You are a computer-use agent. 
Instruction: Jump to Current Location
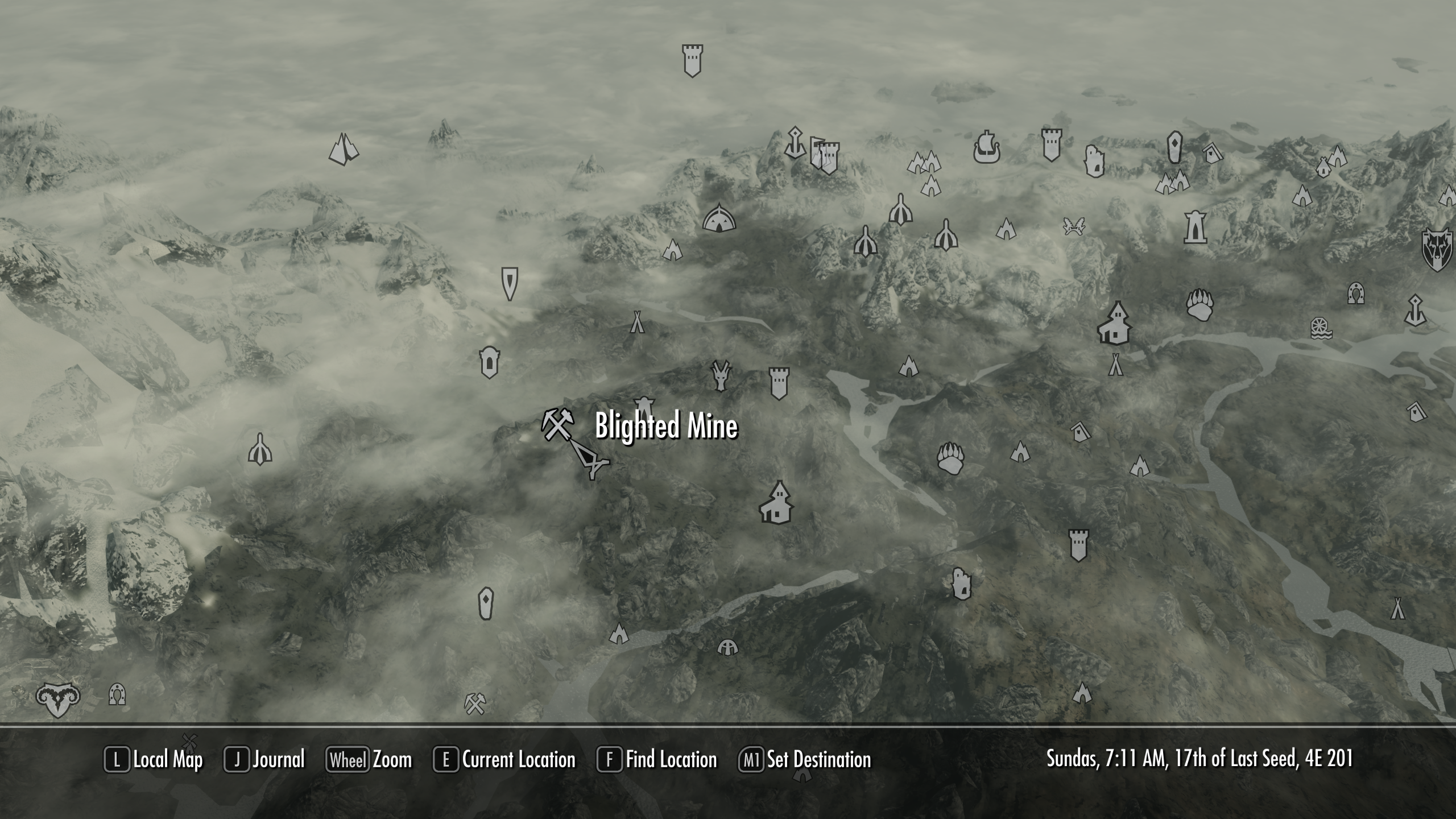coord(519,759)
